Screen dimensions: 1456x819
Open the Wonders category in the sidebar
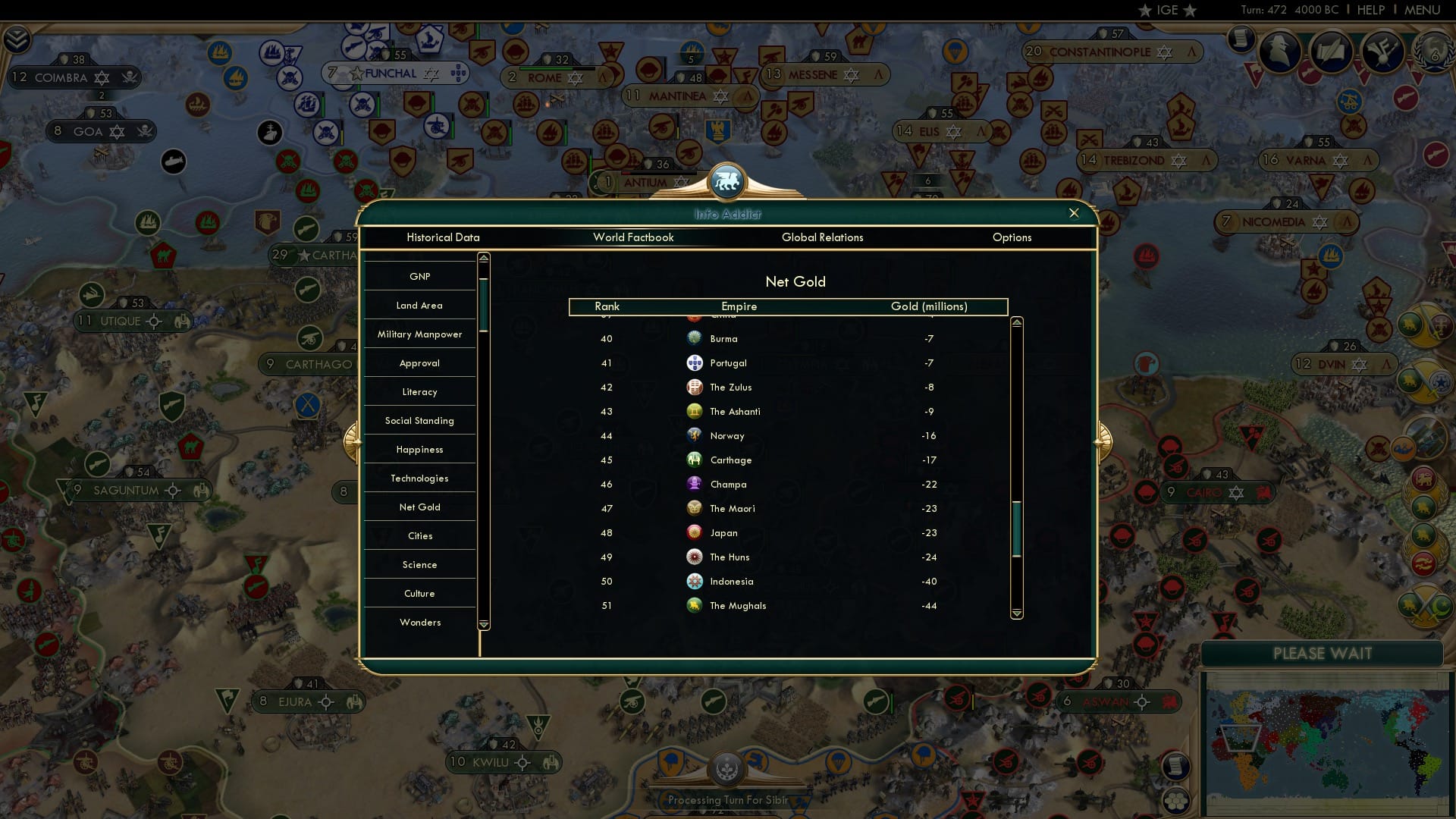pyautogui.click(x=419, y=622)
